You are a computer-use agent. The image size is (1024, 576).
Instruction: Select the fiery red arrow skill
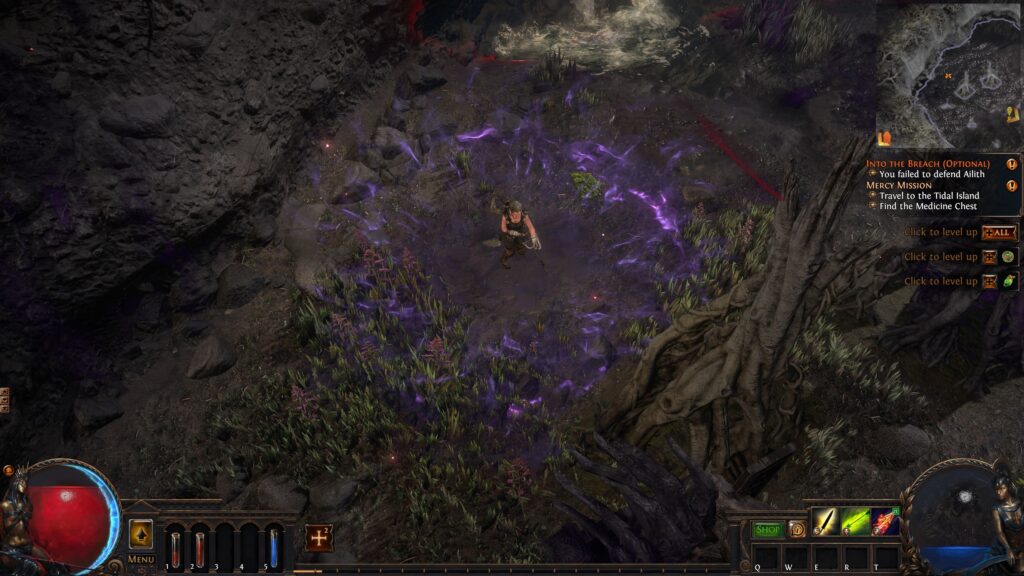(885, 522)
